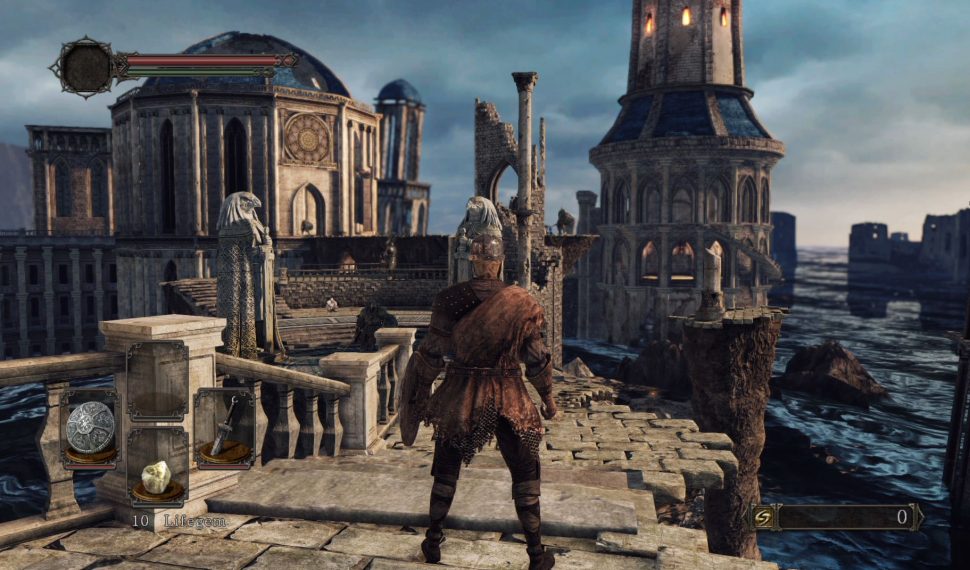Click the empty spell slot above Lifegem

[x=157, y=381]
